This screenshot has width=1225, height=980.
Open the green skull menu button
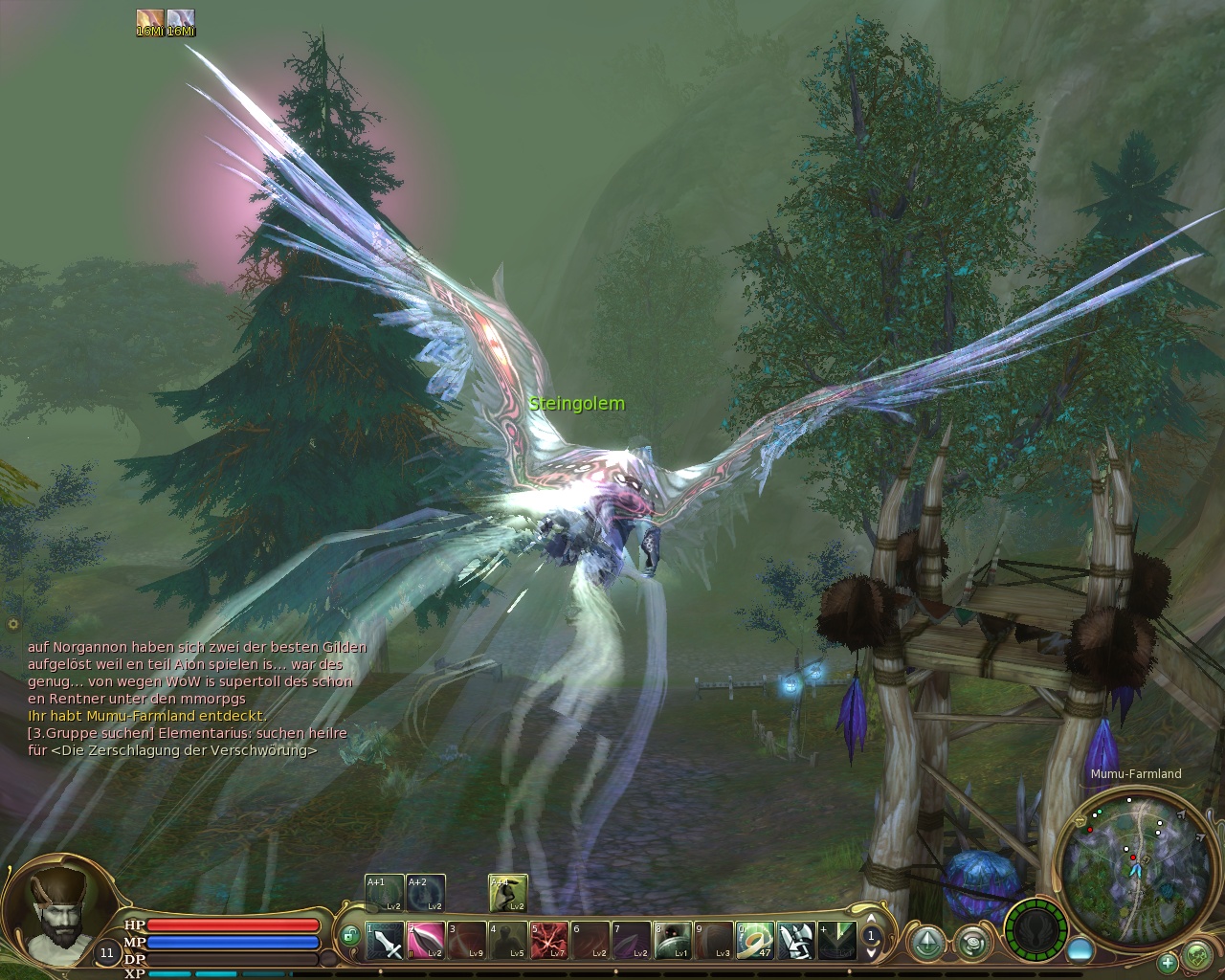(1197, 955)
